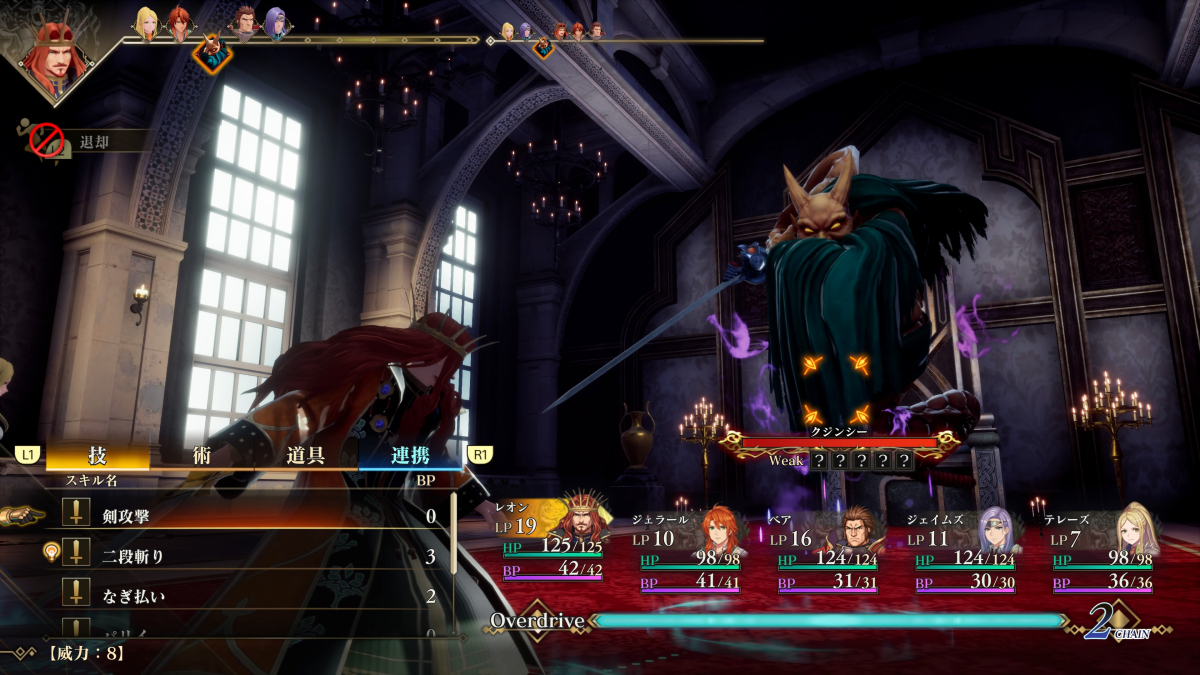The height and width of the screenshot is (675, 1200).
Task: Choose ジェラール's party status panel
Action: [686, 551]
